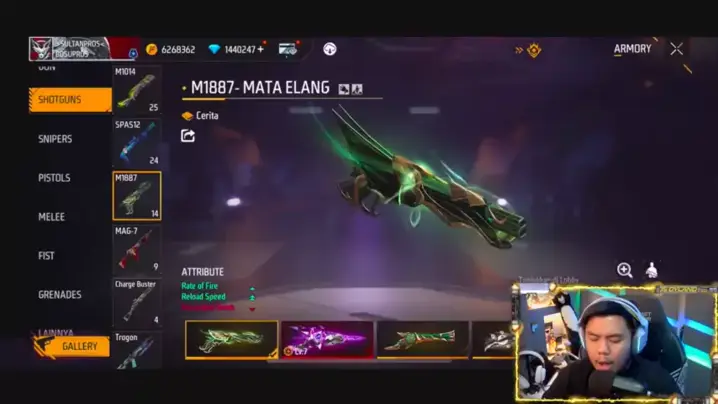Switch to the Snipers category

tap(55, 139)
